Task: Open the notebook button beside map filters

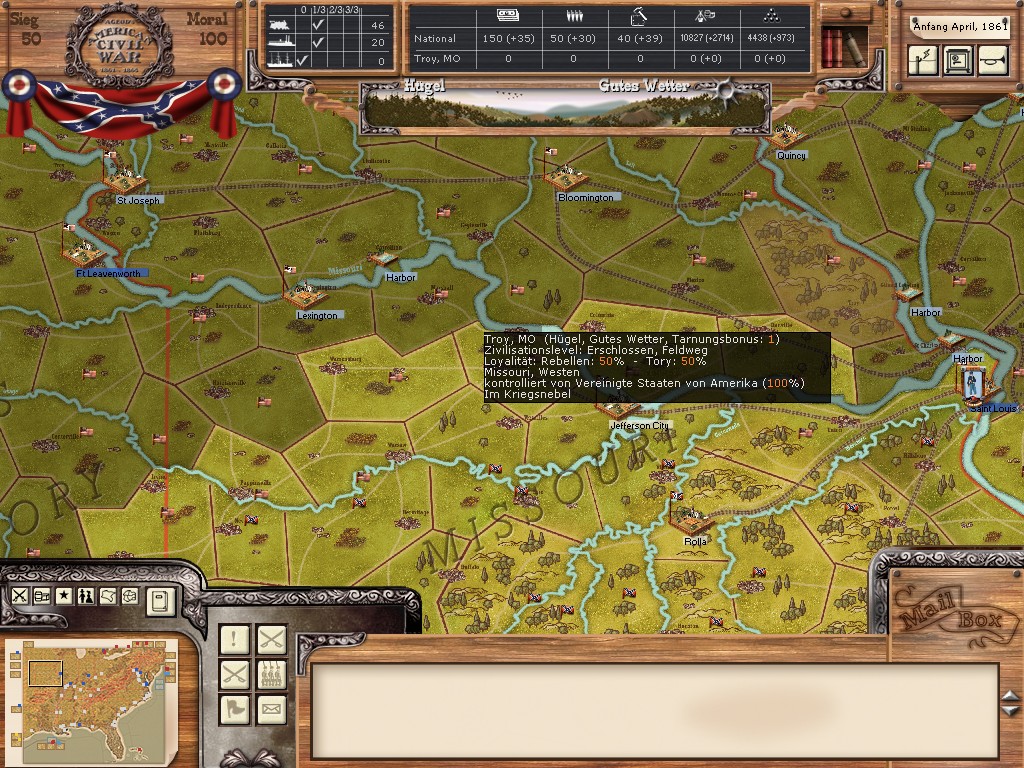Action: click(160, 600)
